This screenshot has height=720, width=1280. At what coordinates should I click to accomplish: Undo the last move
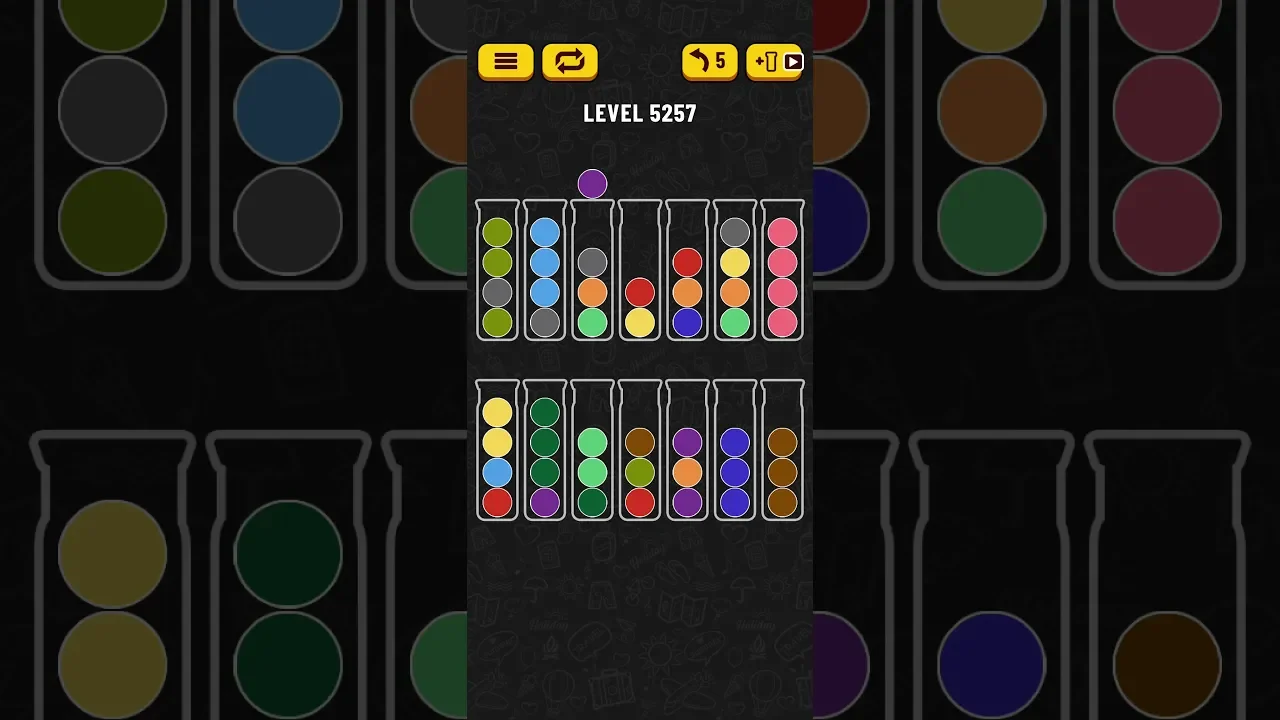point(709,62)
